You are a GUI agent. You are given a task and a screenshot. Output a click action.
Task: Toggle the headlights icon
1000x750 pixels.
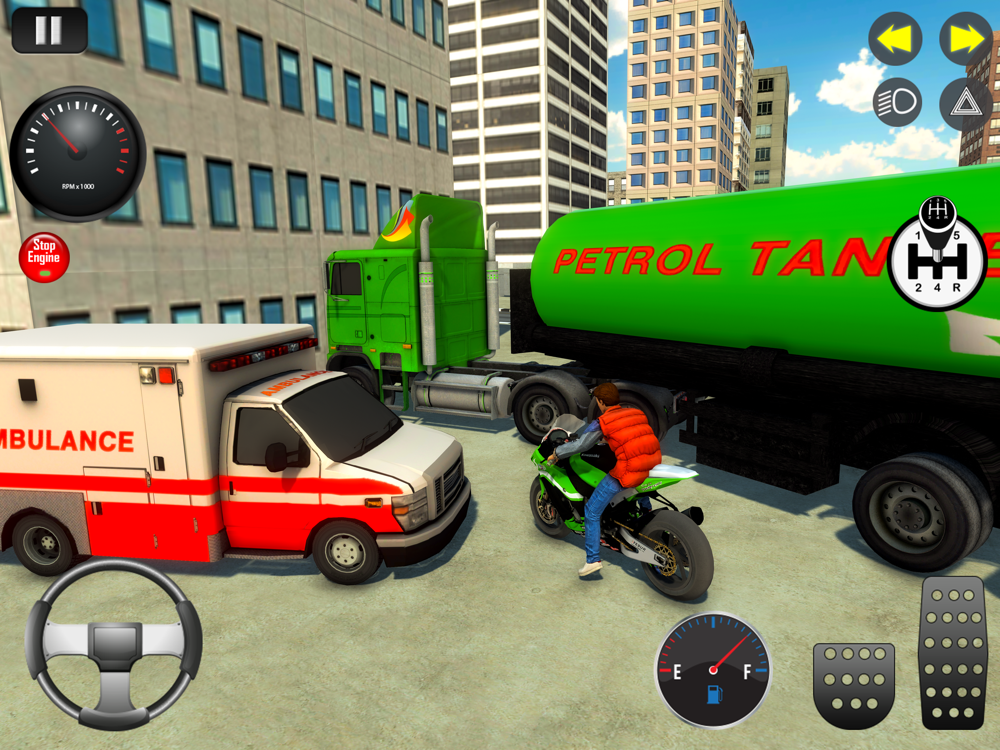coord(897,102)
